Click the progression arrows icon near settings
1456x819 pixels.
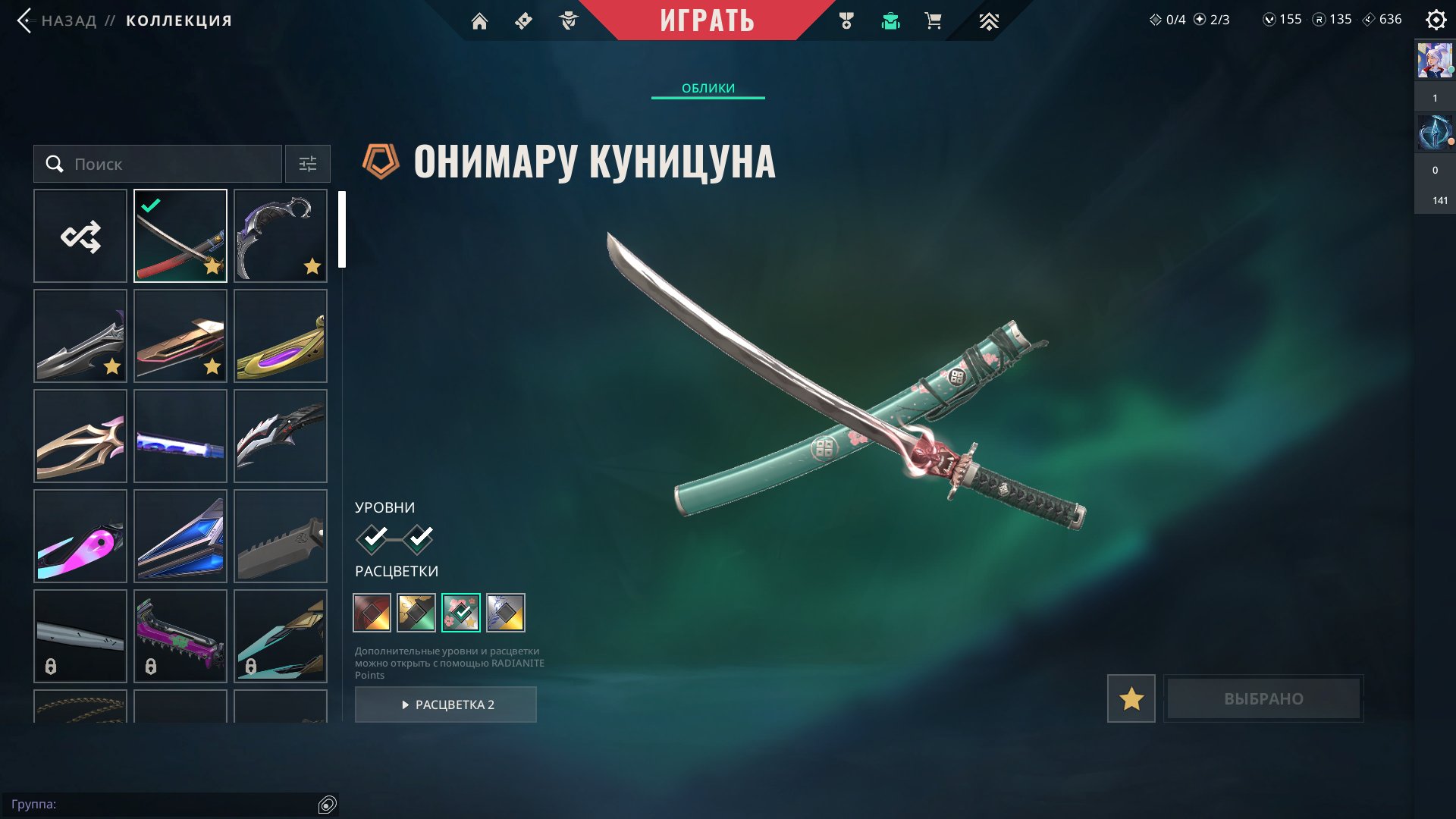[990, 20]
